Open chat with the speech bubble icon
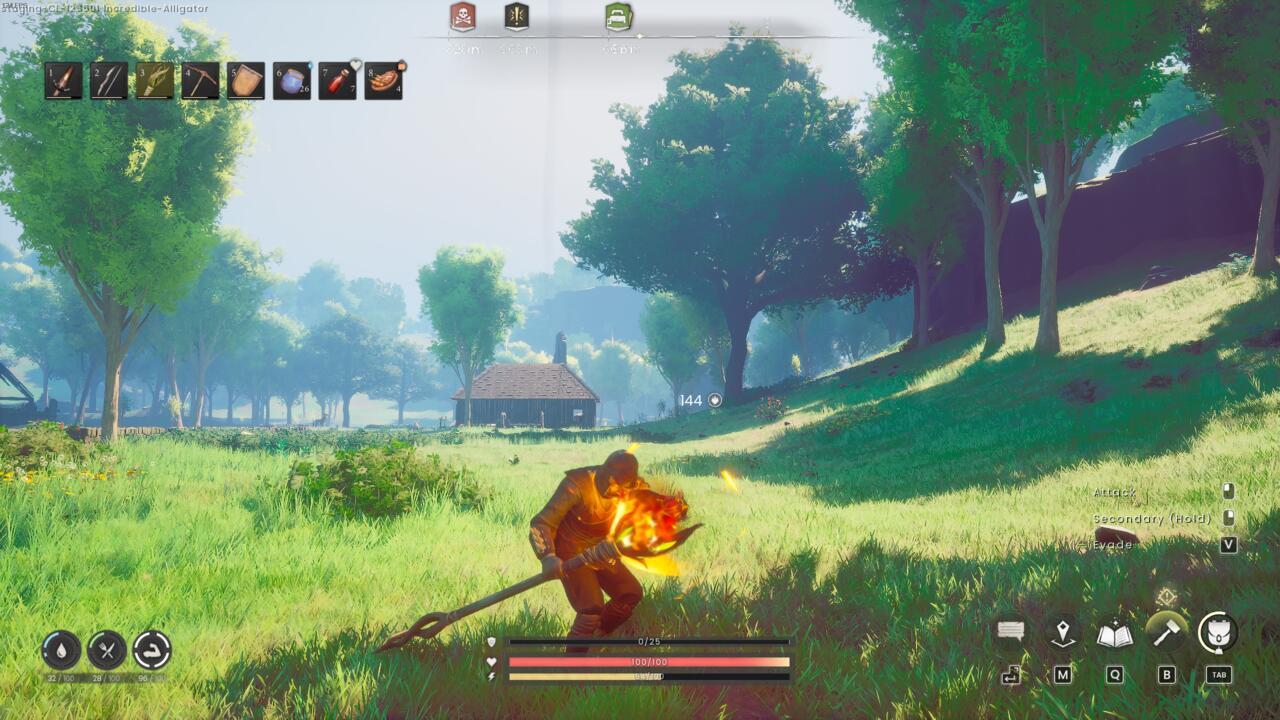 tap(1010, 631)
